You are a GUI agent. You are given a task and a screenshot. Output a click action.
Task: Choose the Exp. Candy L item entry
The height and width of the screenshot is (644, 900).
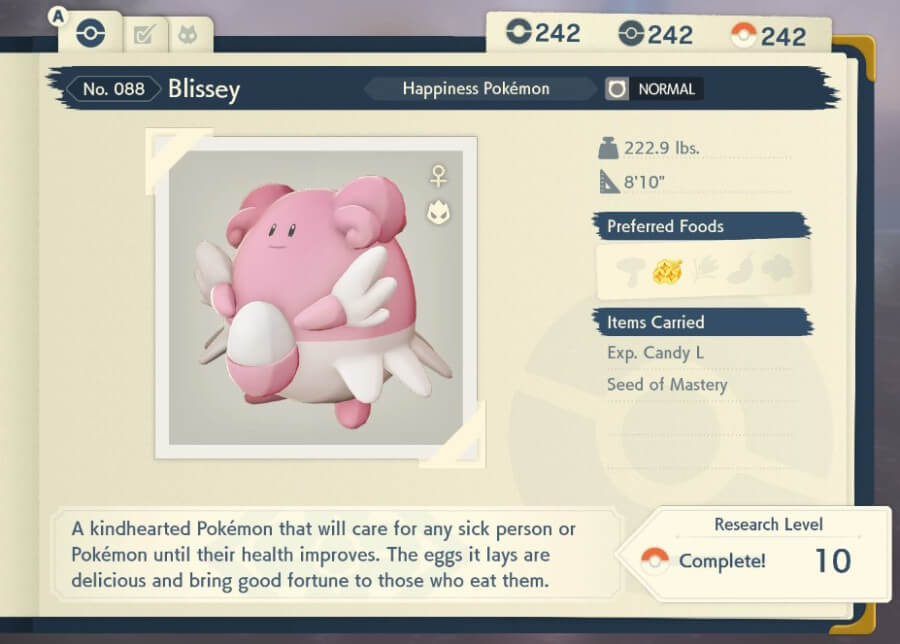click(655, 353)
